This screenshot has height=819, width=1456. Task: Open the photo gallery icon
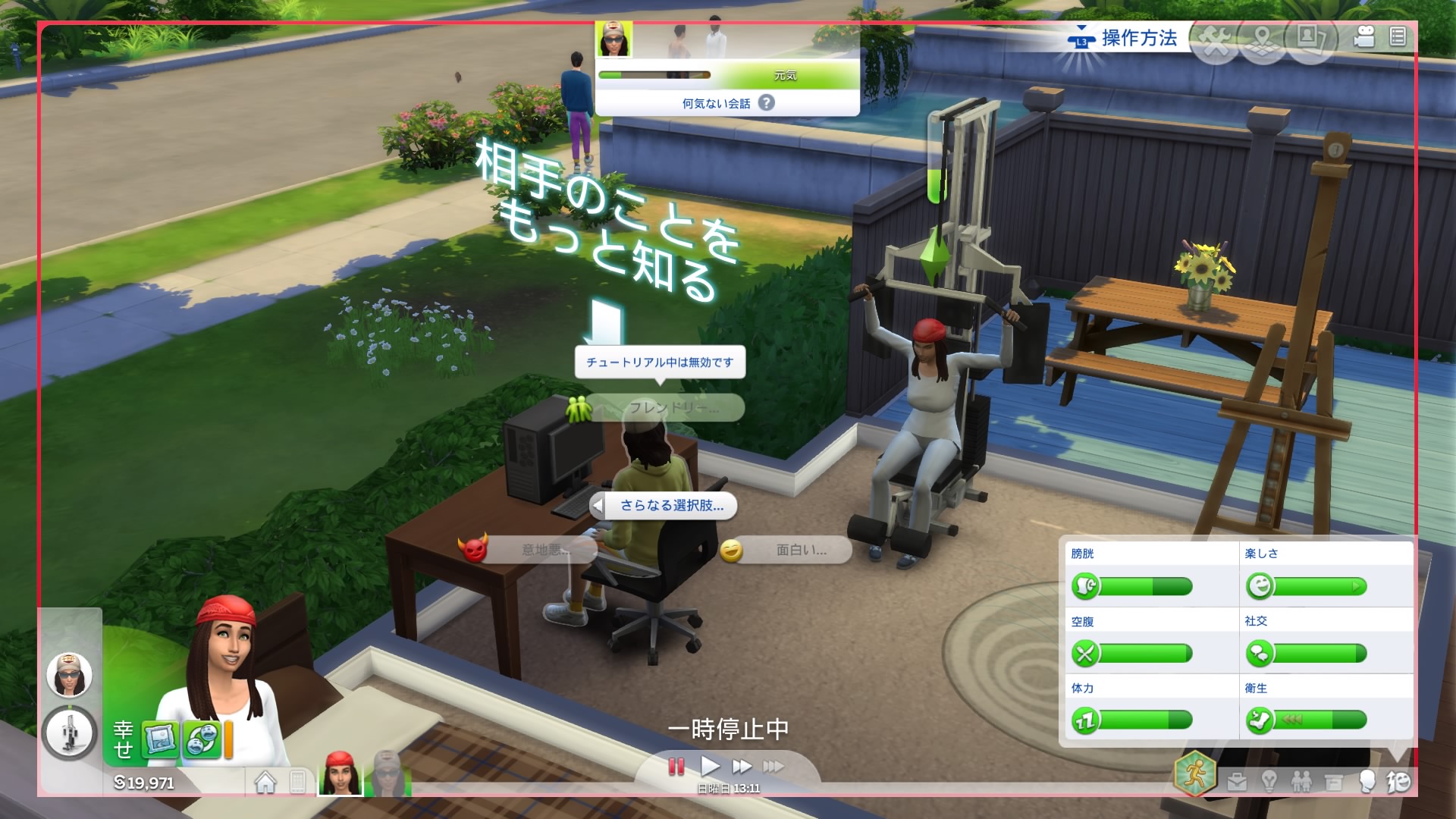click(x=1310, y=38)
